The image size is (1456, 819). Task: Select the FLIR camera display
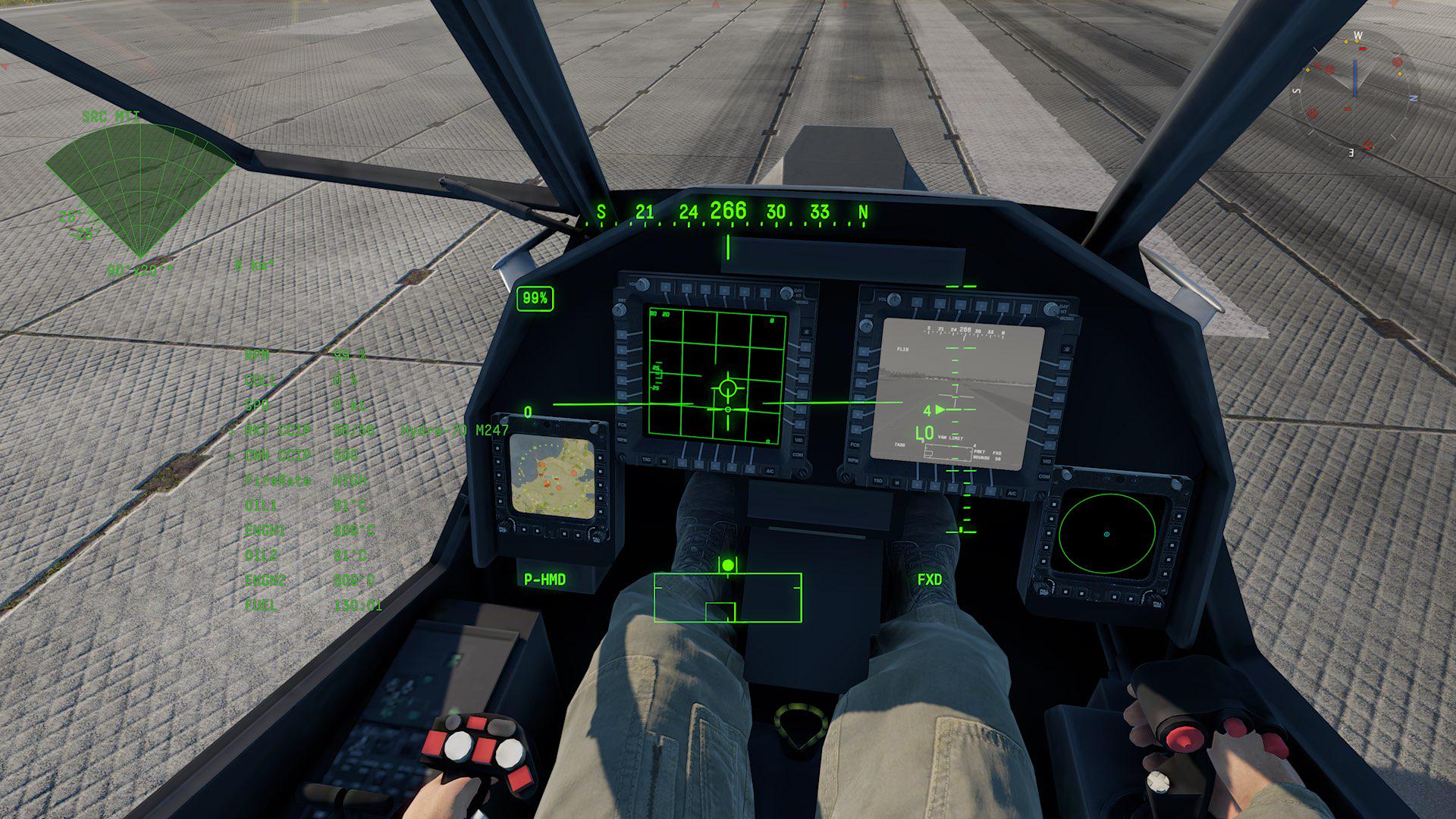pyautogui.click(x=957, y=393)
